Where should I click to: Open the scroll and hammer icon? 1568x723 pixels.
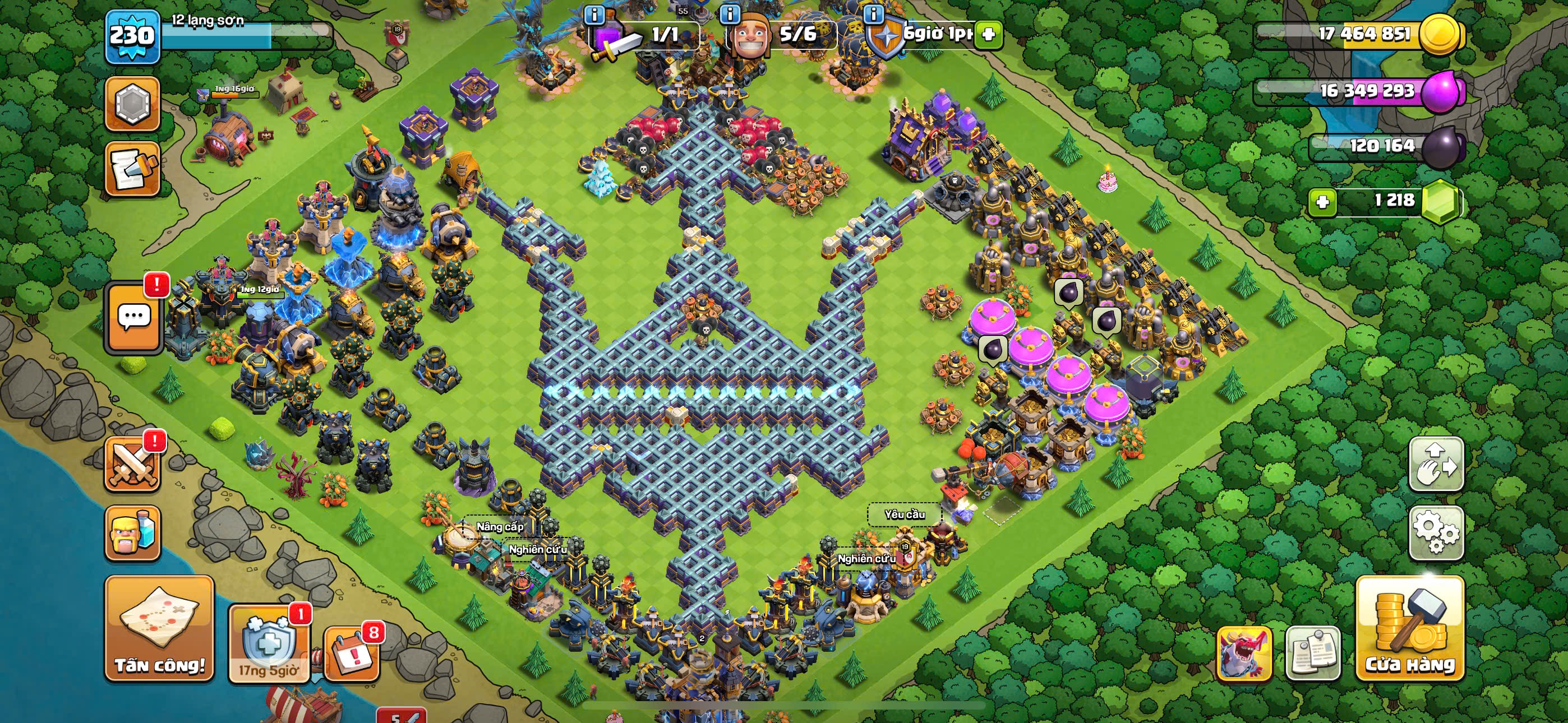coord(132,169)
